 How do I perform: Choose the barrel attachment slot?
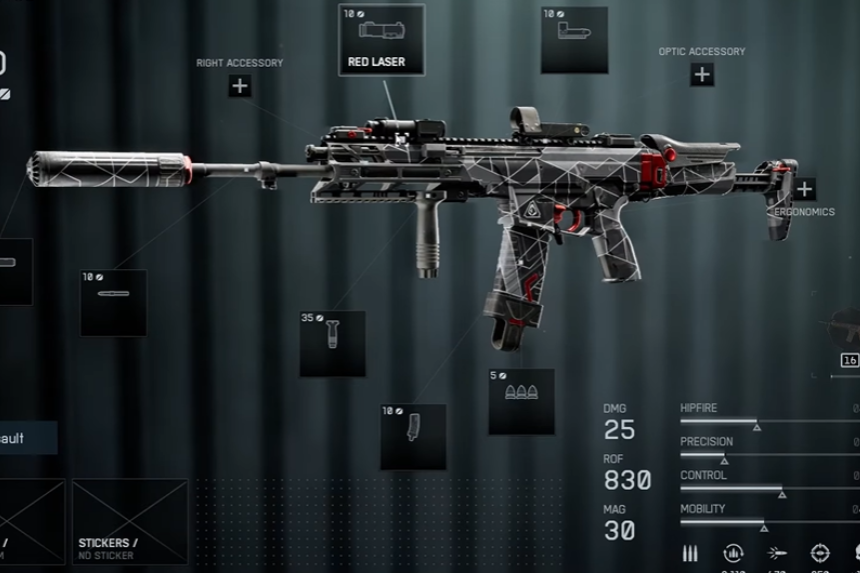114,302
